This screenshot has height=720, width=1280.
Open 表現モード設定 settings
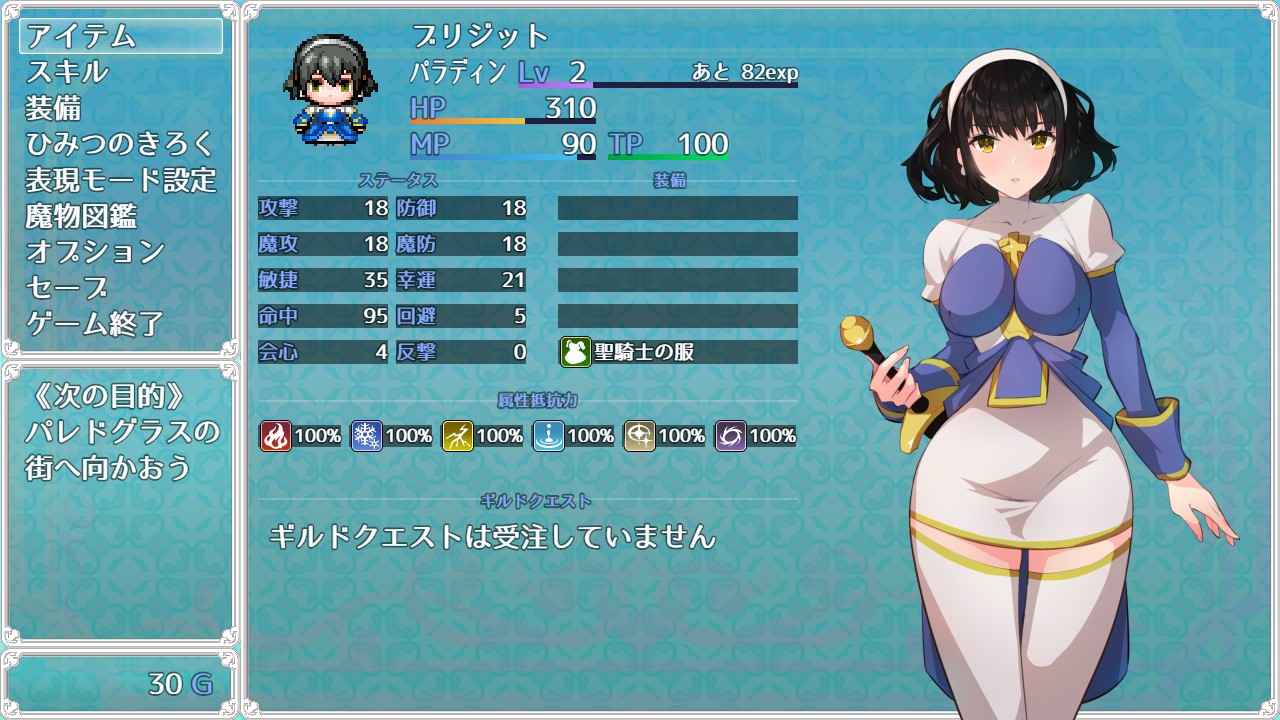pos(120,180)
